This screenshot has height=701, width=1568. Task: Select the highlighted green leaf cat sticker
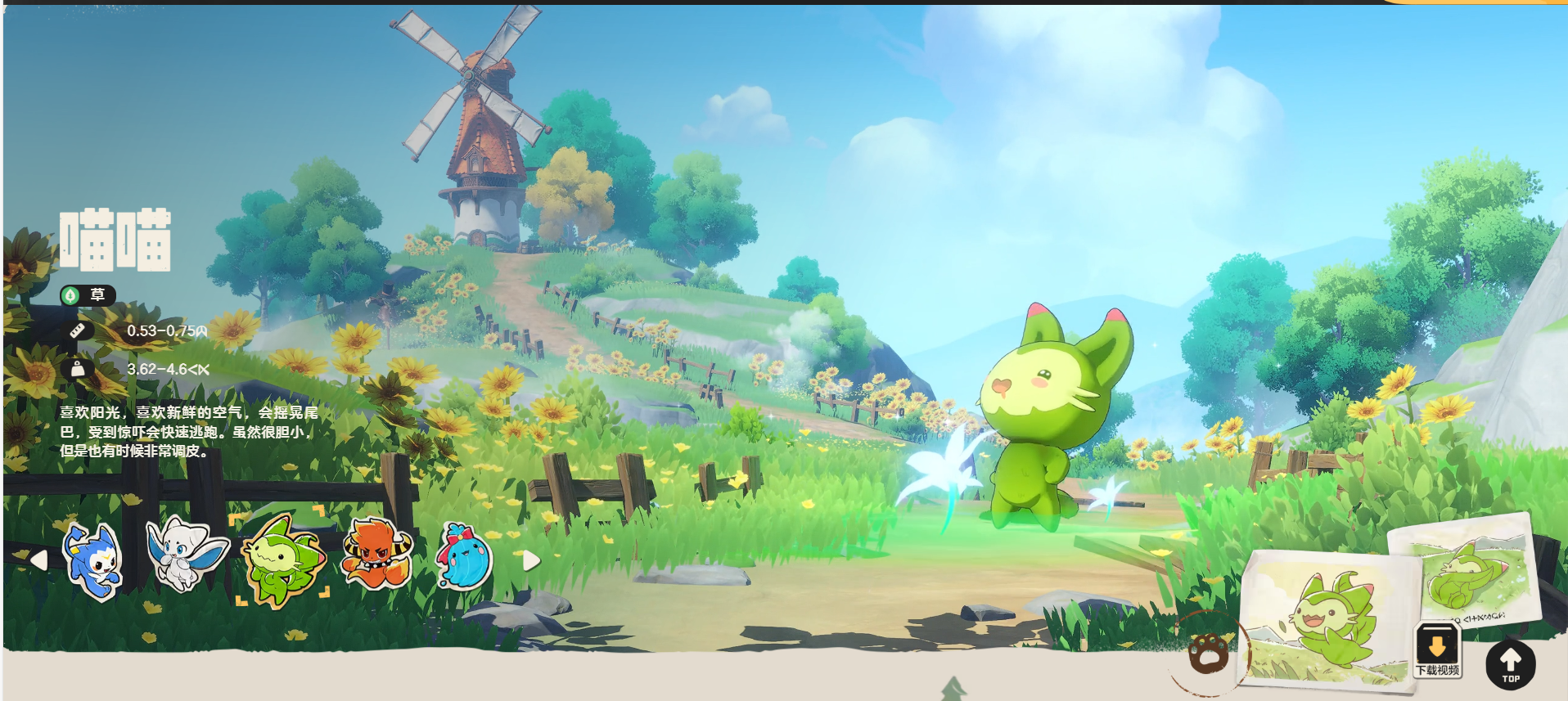tap(282, 559)
